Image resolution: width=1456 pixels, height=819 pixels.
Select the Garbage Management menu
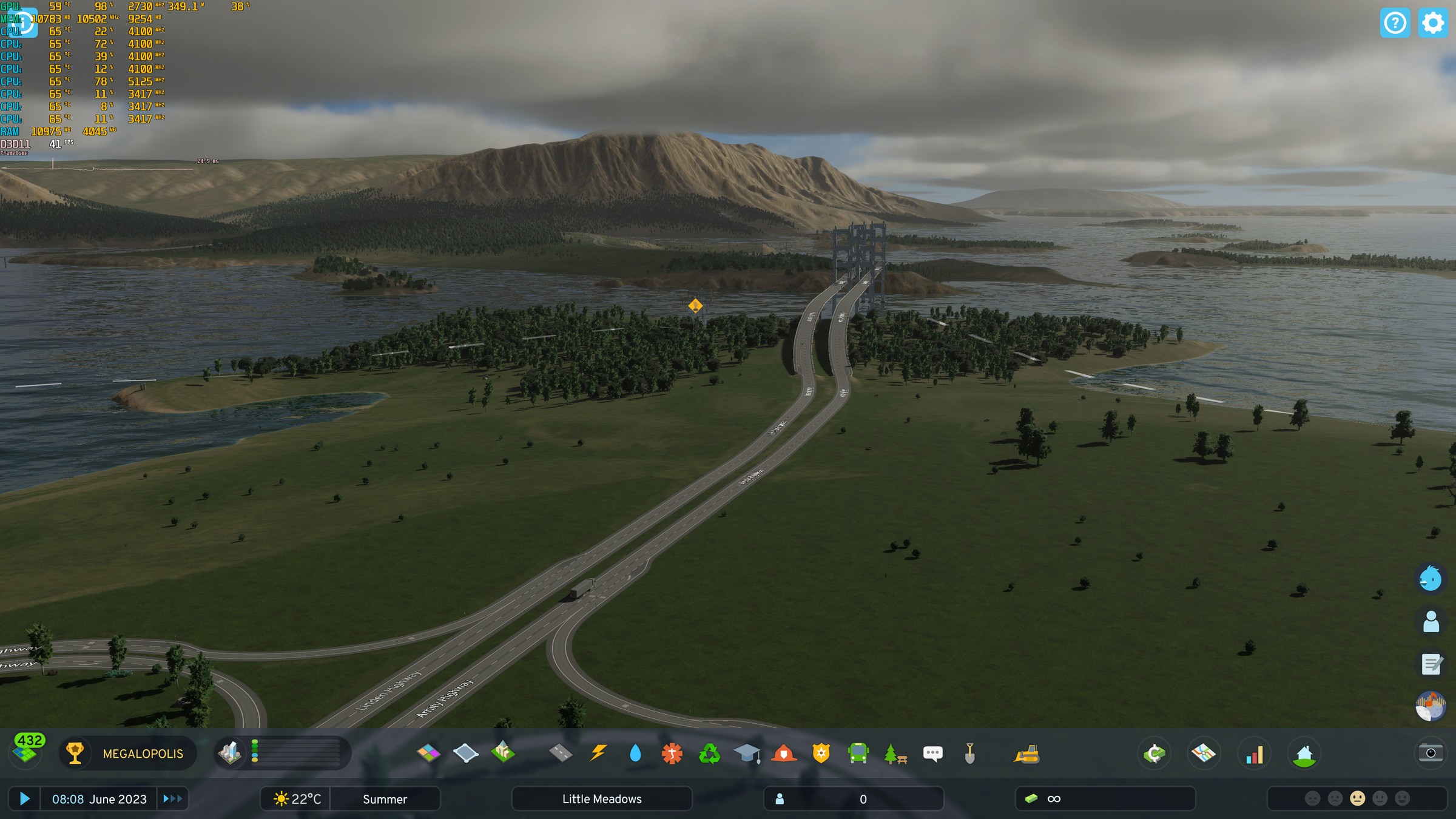point(712,753)
